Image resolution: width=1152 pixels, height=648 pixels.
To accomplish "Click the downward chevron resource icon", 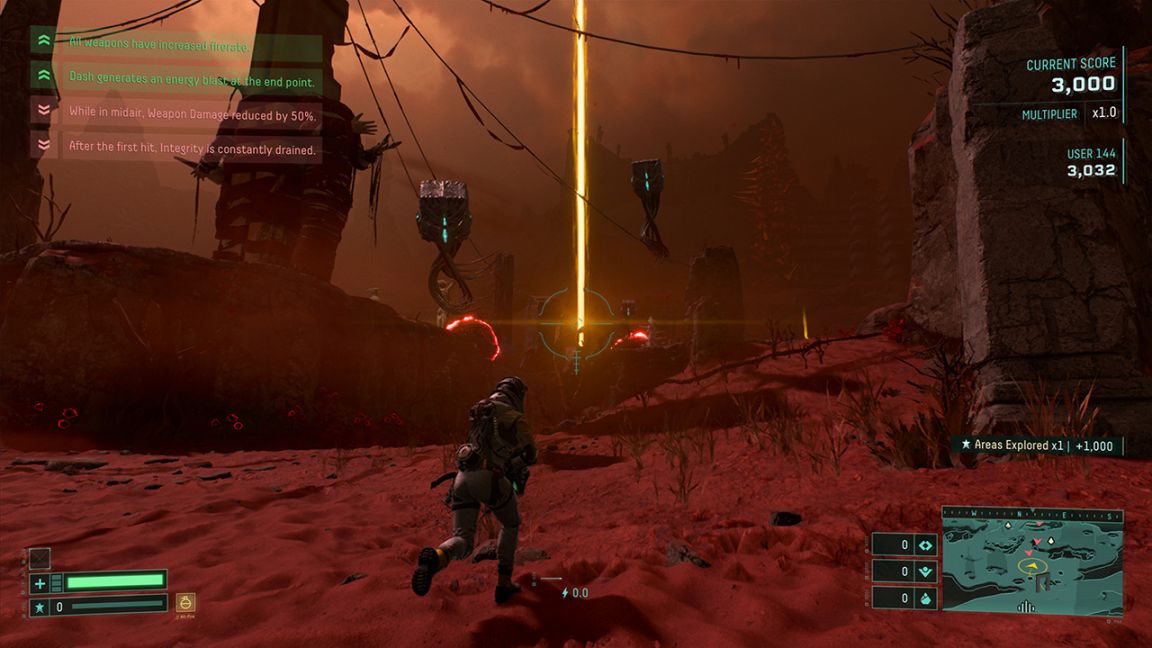I will [x=925, y=572].
